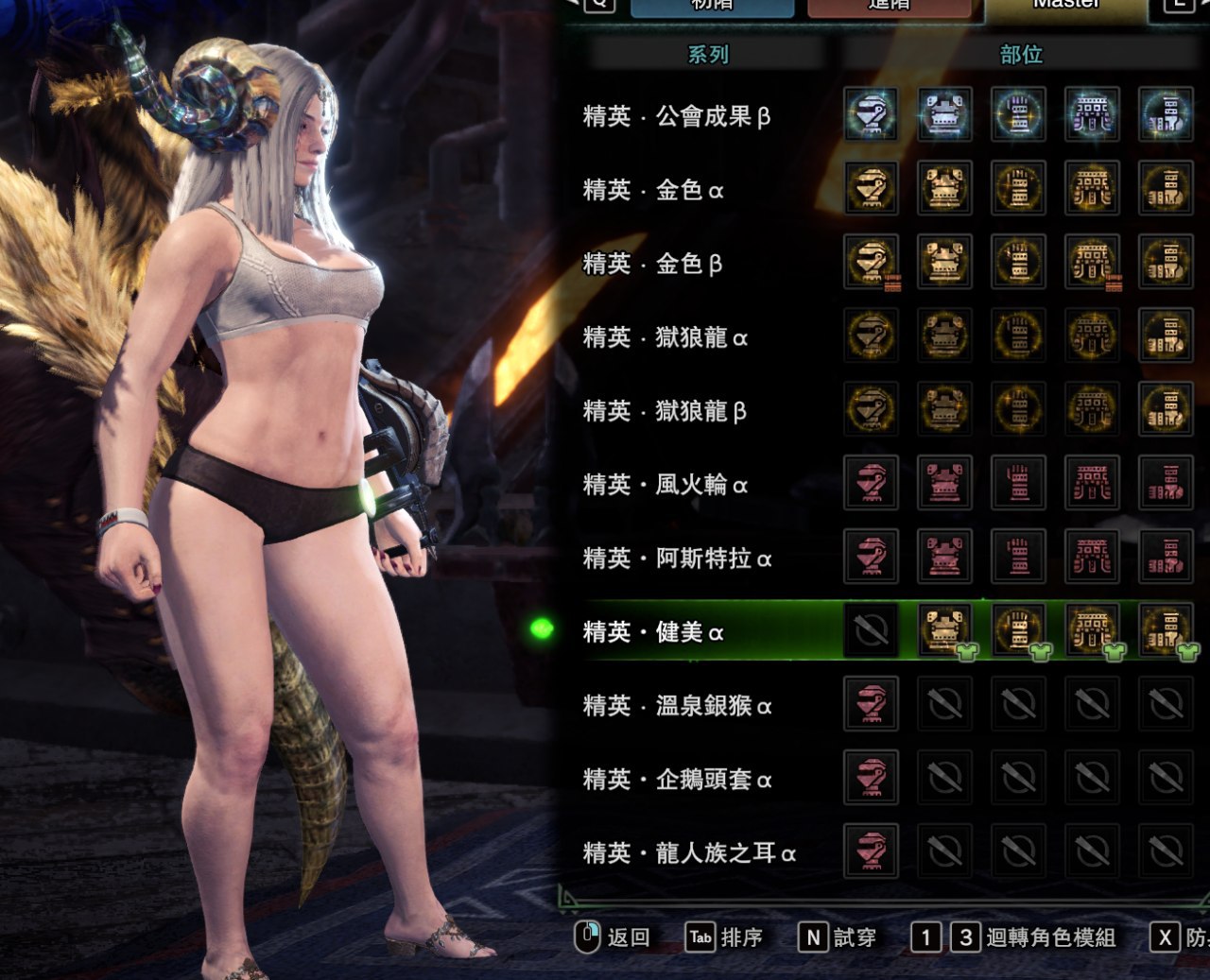The height and width of the screenshot is (980, 1210).
Task: Select the 精英·阿斯特拉α series row
Action: [677, 559]
